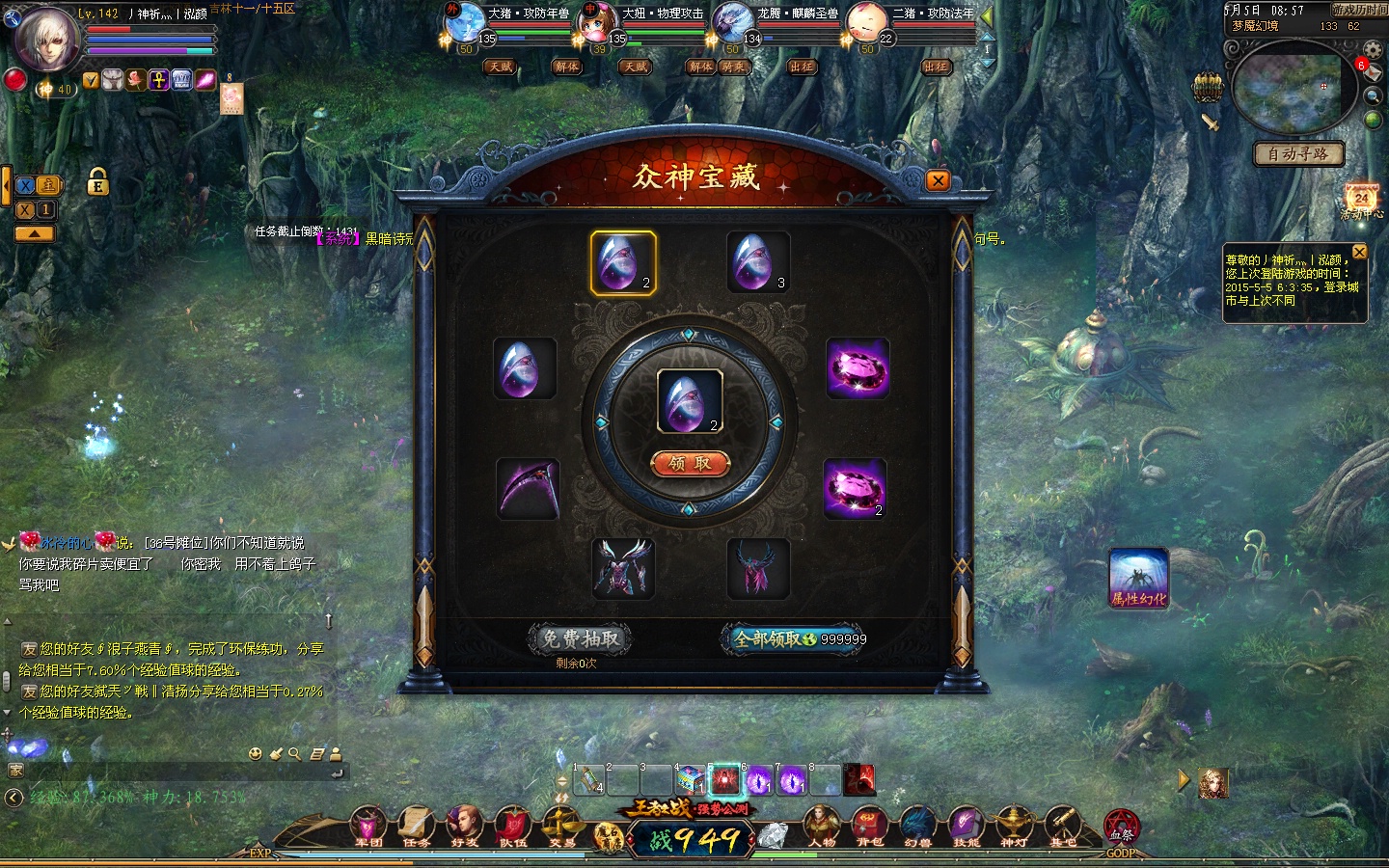1389x868 pixels.
Task: Open the 技能 skills menu
Action: point(966,827)
